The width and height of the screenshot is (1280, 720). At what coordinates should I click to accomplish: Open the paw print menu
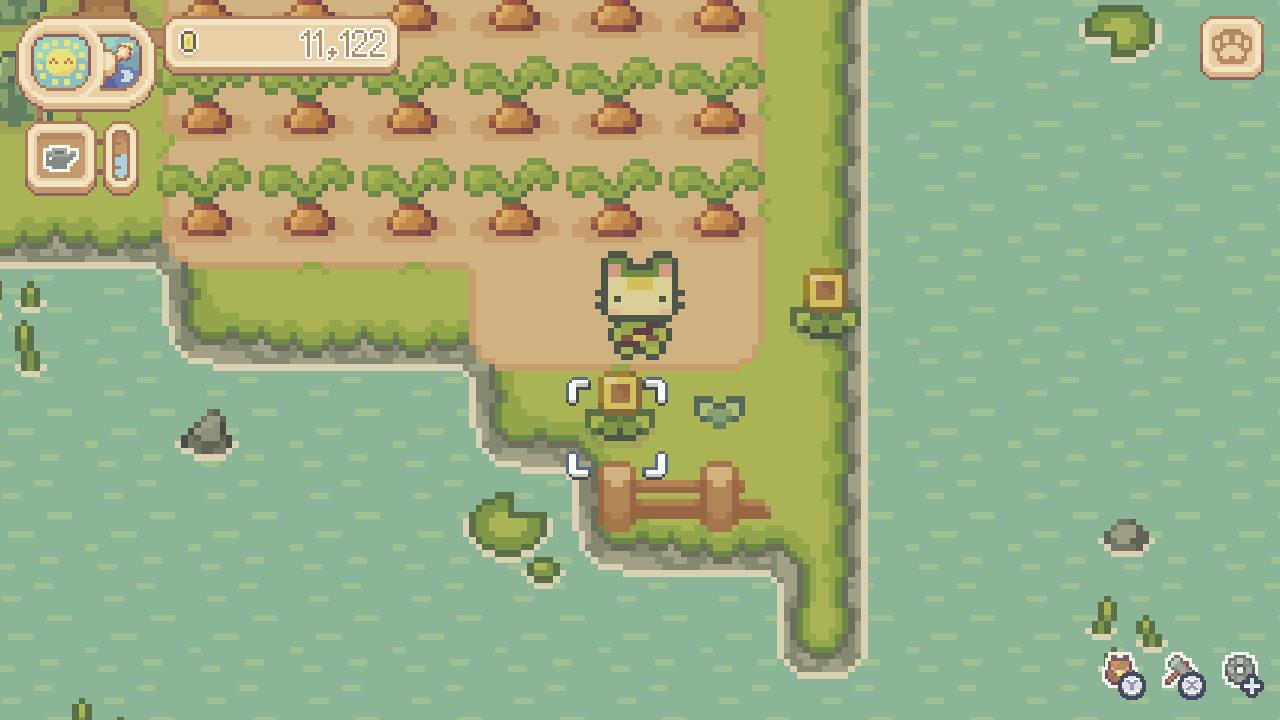(x=1232, y=45)
